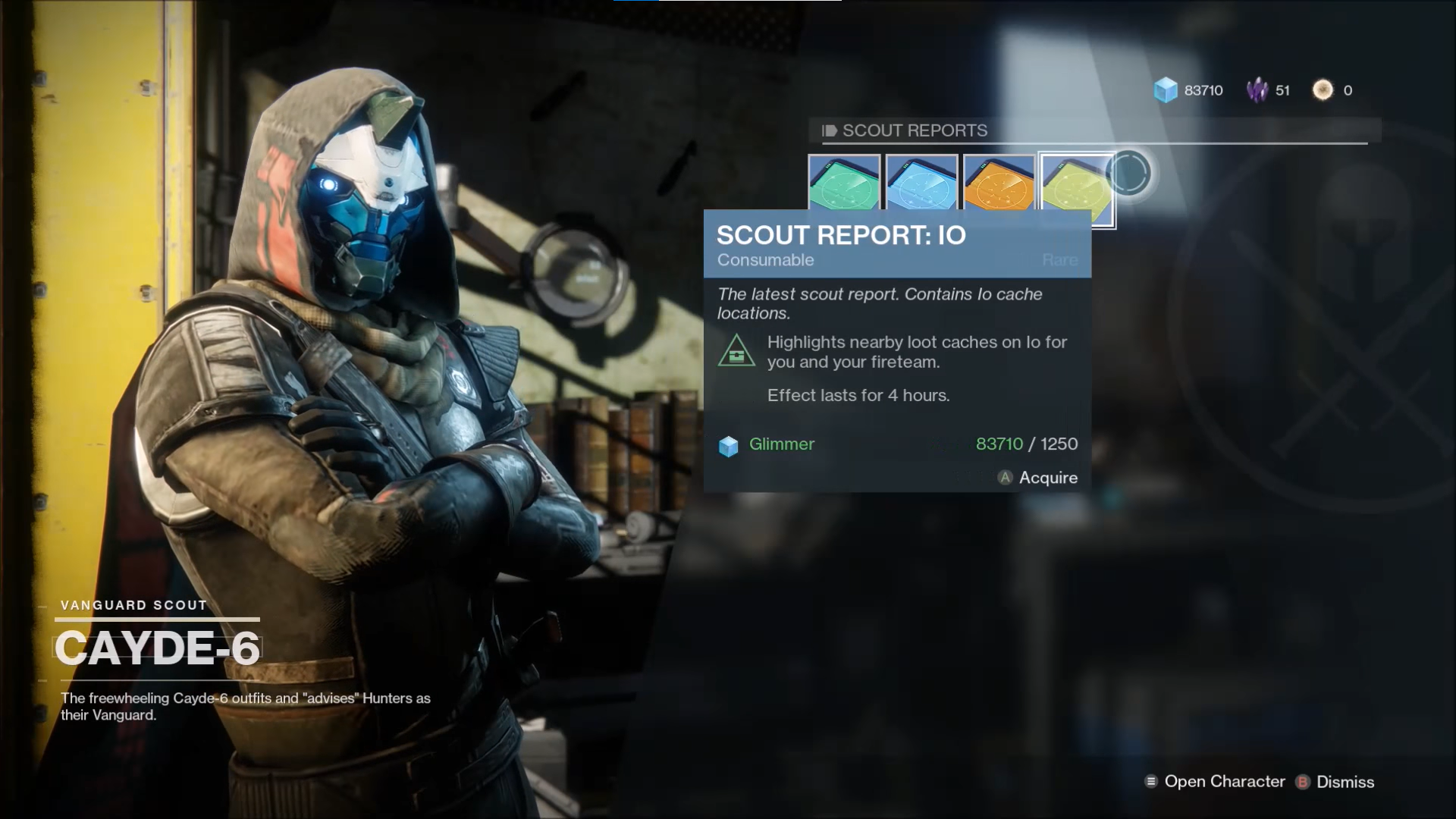Click the Glimmer cost icon beside 1250
Viewport: 1456px width, 819px height.
click(729, 446)
